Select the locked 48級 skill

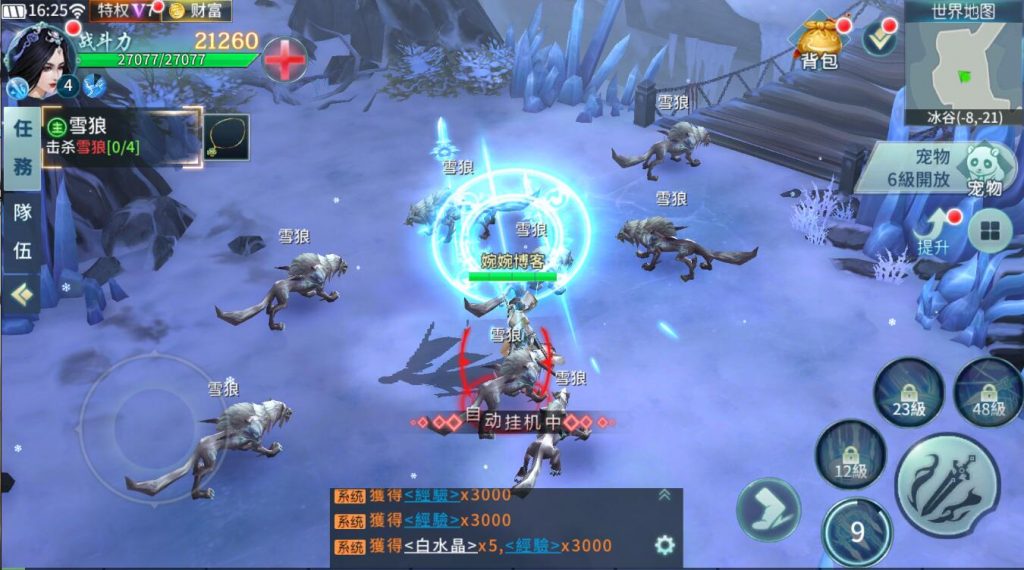pyautogui.click(x=988, y=392)
